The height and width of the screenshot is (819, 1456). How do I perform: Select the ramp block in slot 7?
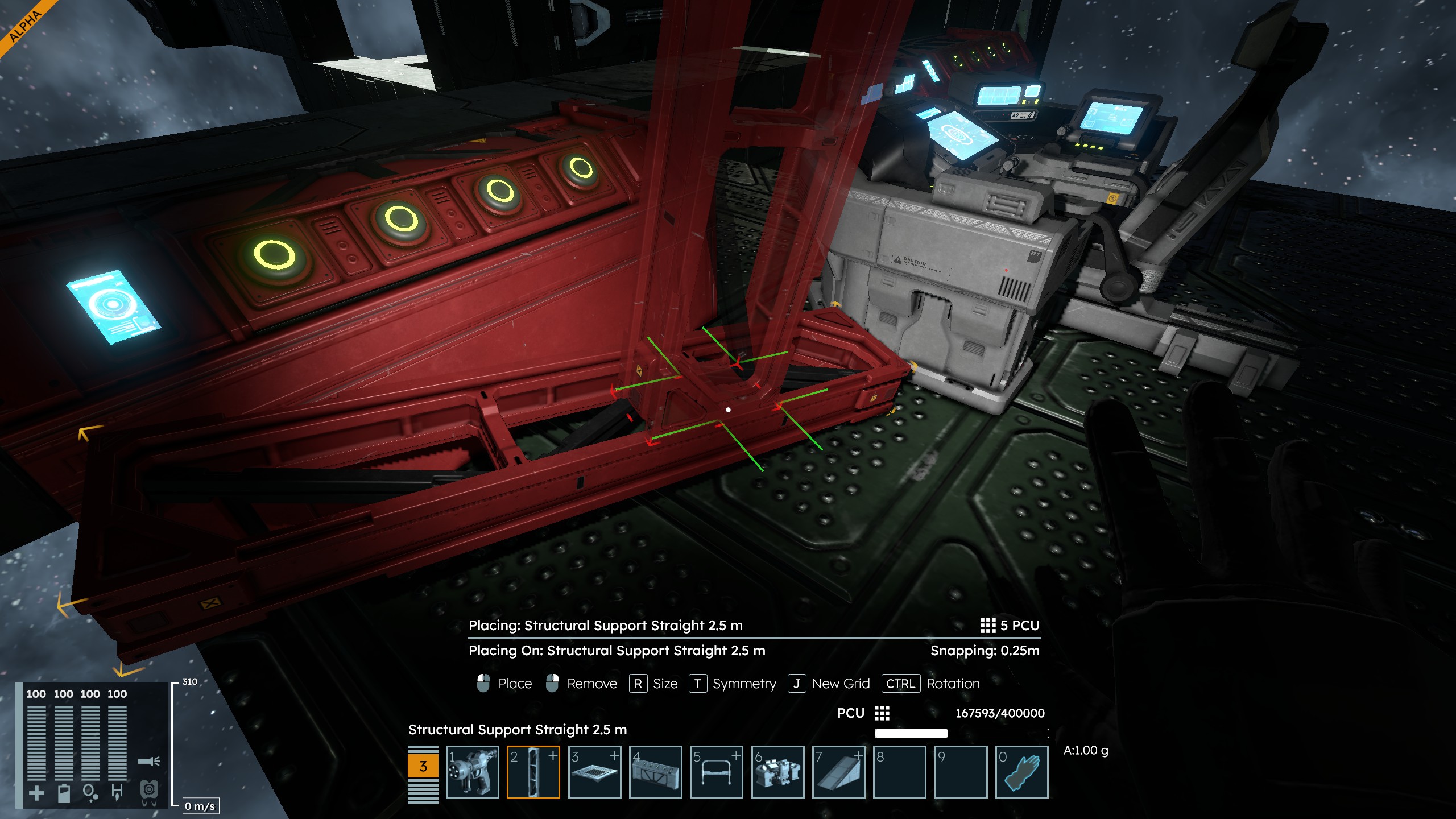click(839, 772)
